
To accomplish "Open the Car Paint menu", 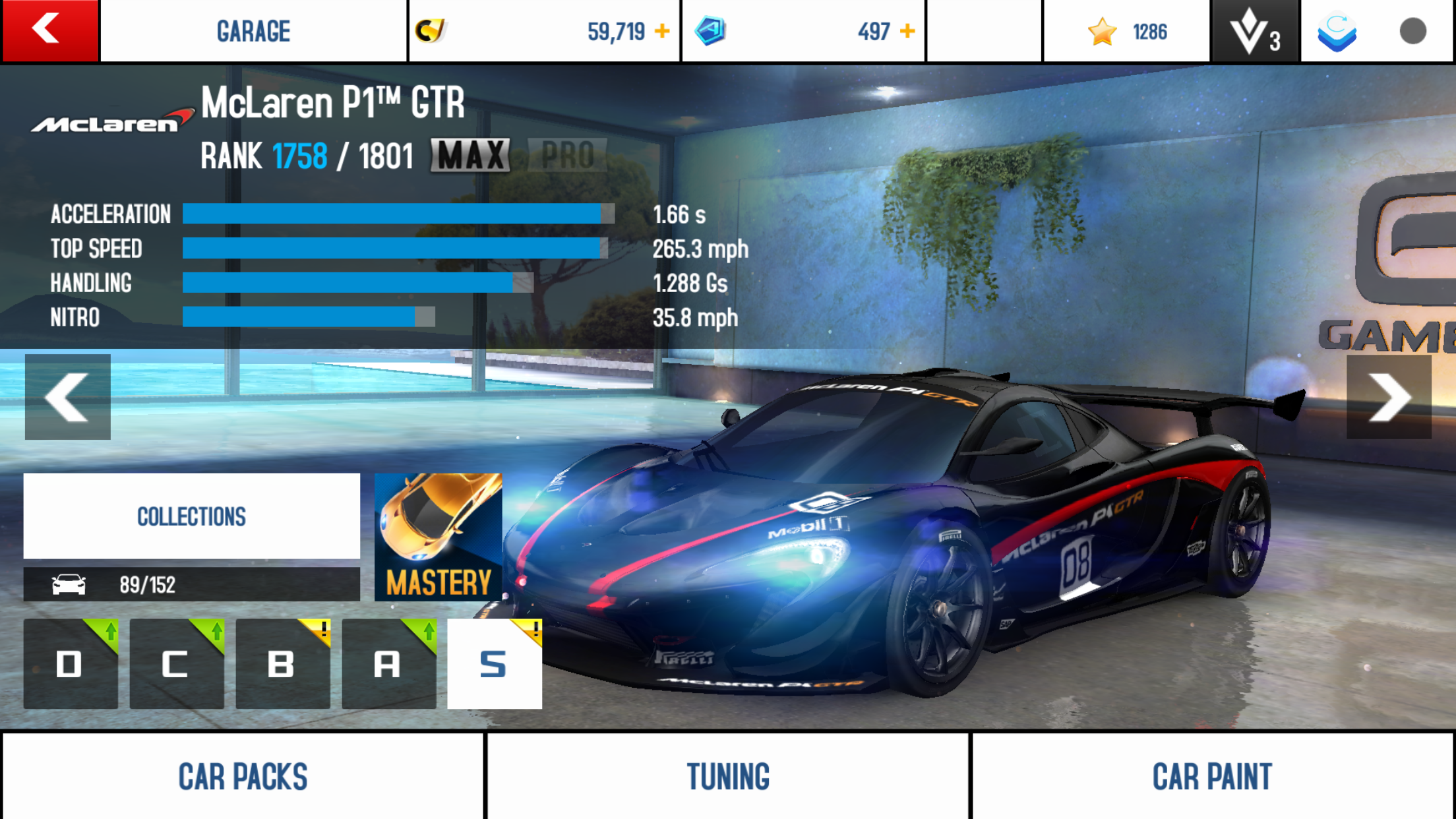I will pos(1212,776).
